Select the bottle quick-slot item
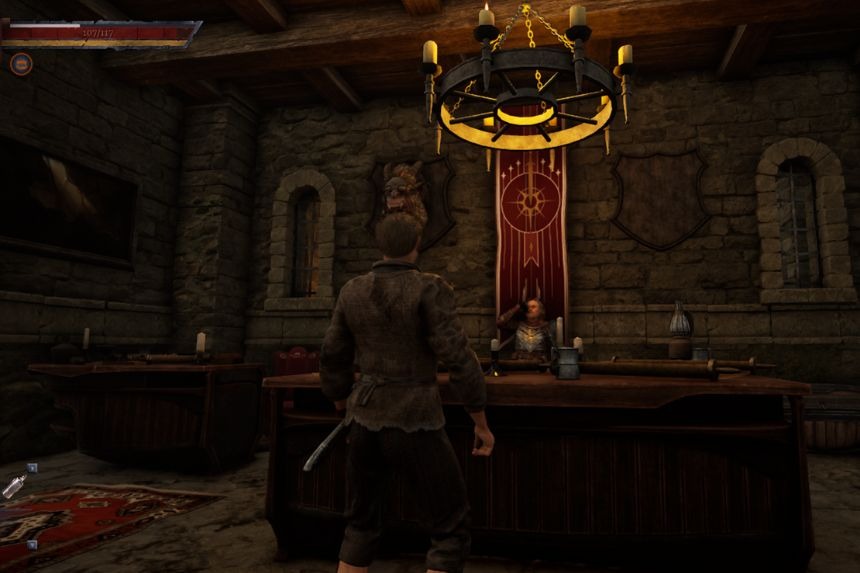The width and height of the screenshot is (860, 573). (13, 487)
